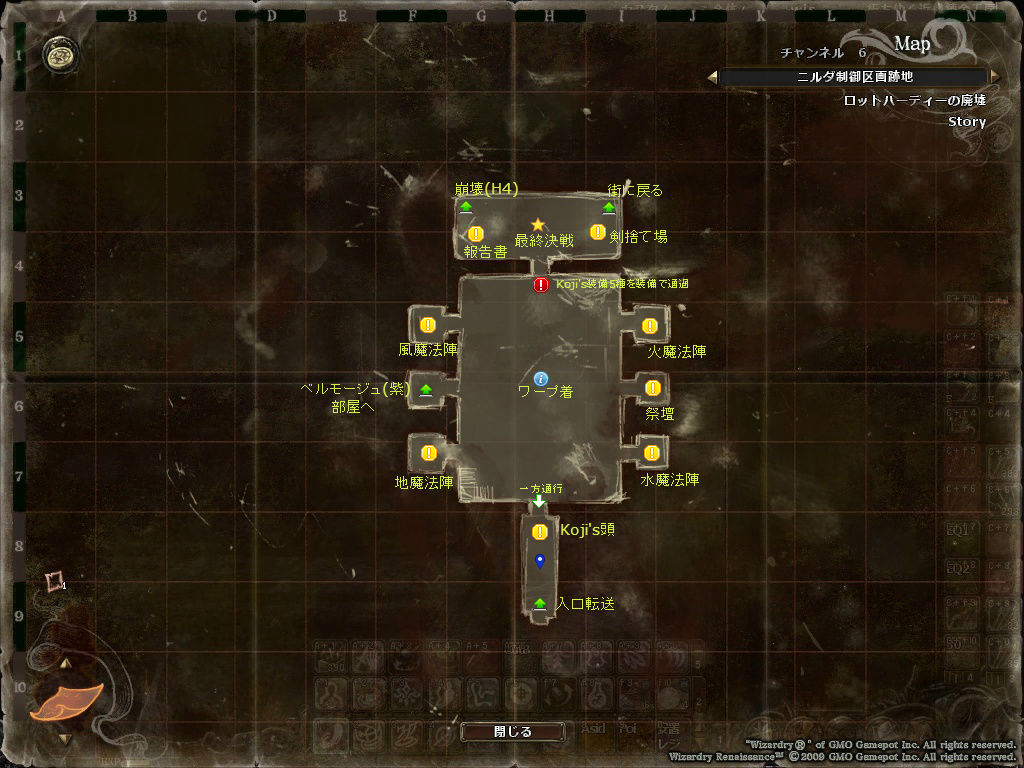This screenshot has width=1024, height=768.
Task: Click the 水魔法陣 marker
Action: click(x=652, y=453)
